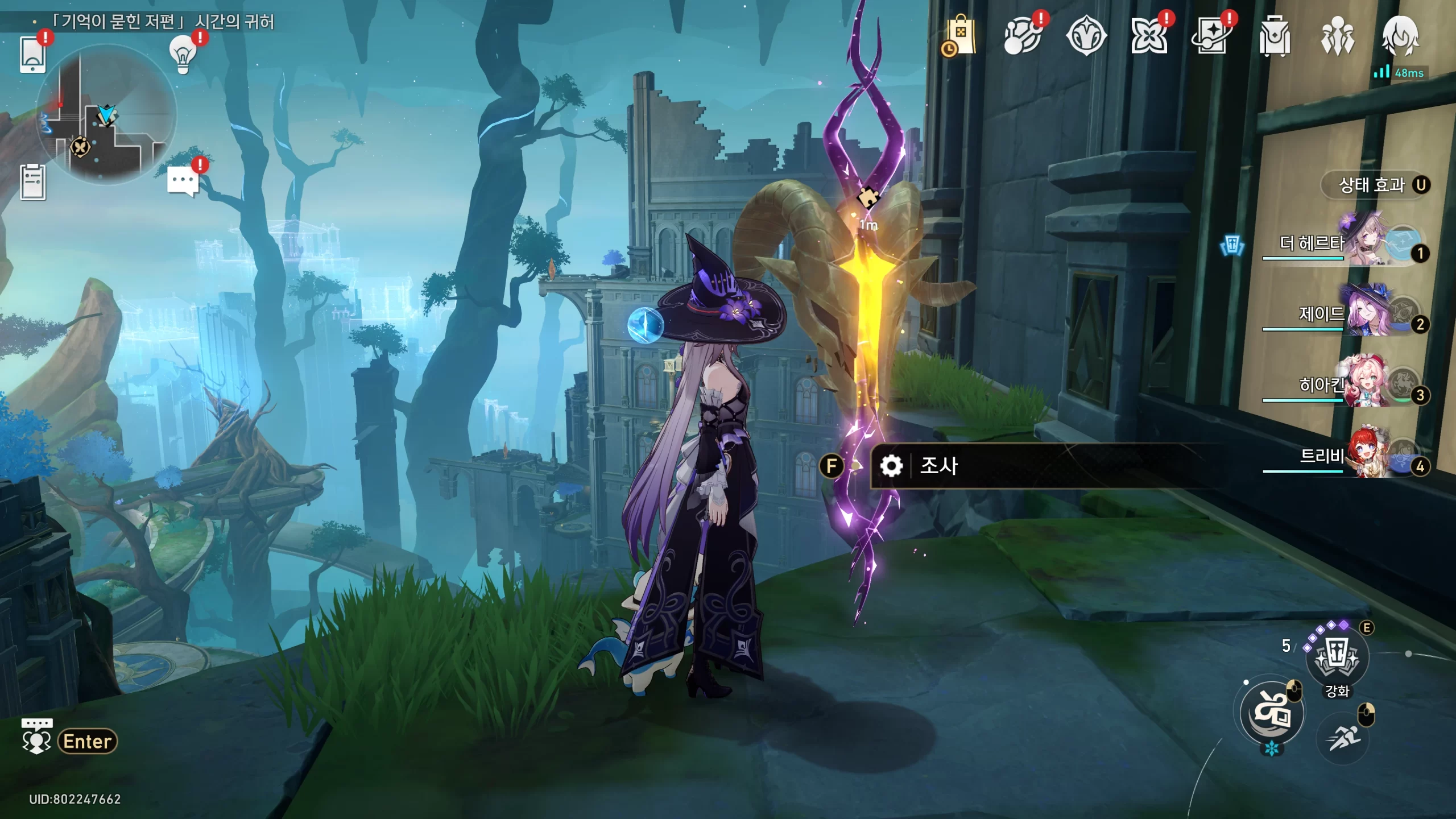This screenshot has height=819, width=1456.
Task: Open the timed shop bag icon
Action: point(960,36)
